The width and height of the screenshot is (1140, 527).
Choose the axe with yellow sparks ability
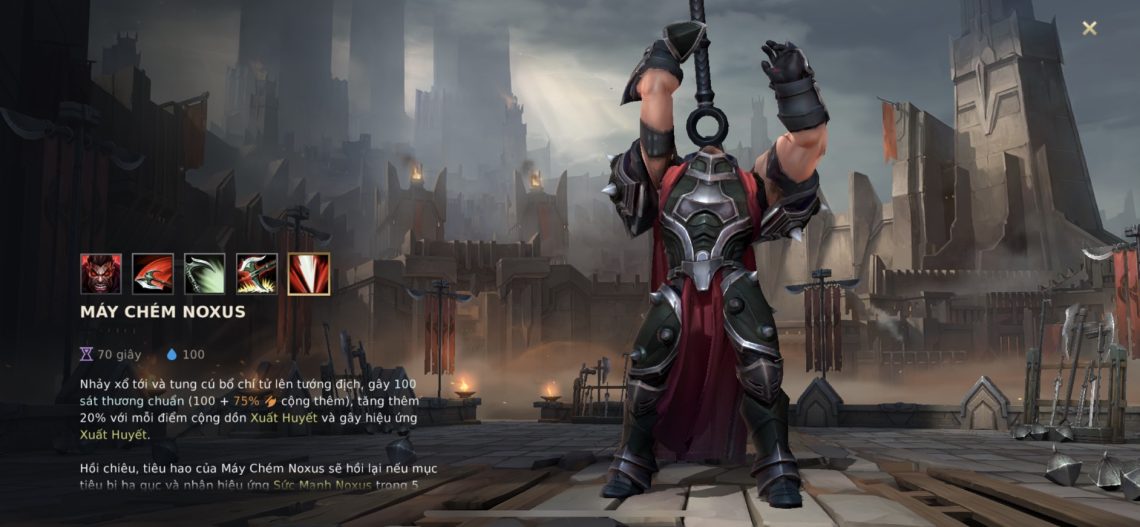[x=257, y=274]
